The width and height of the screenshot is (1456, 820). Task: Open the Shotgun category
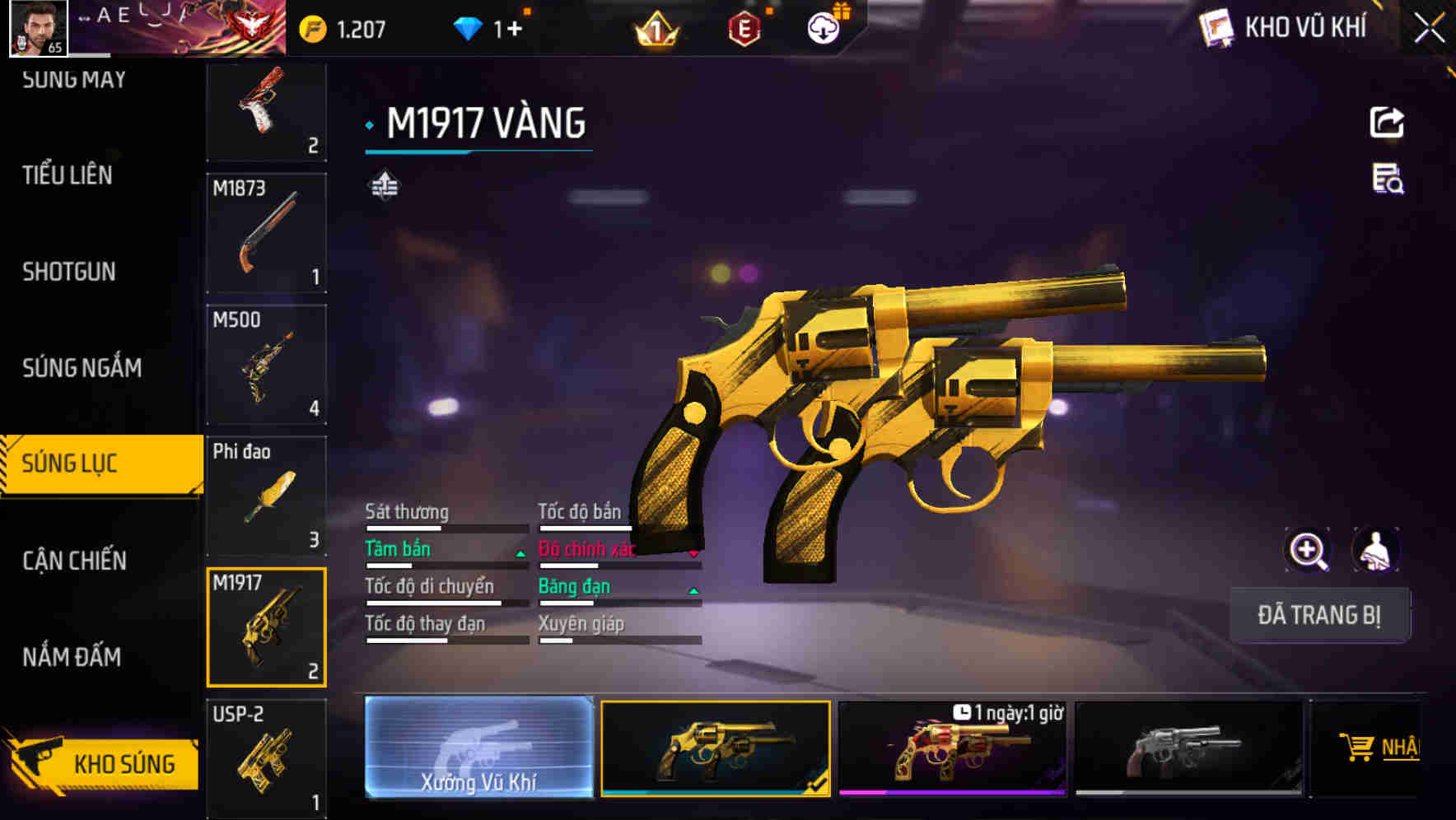[x=69, y=272]
